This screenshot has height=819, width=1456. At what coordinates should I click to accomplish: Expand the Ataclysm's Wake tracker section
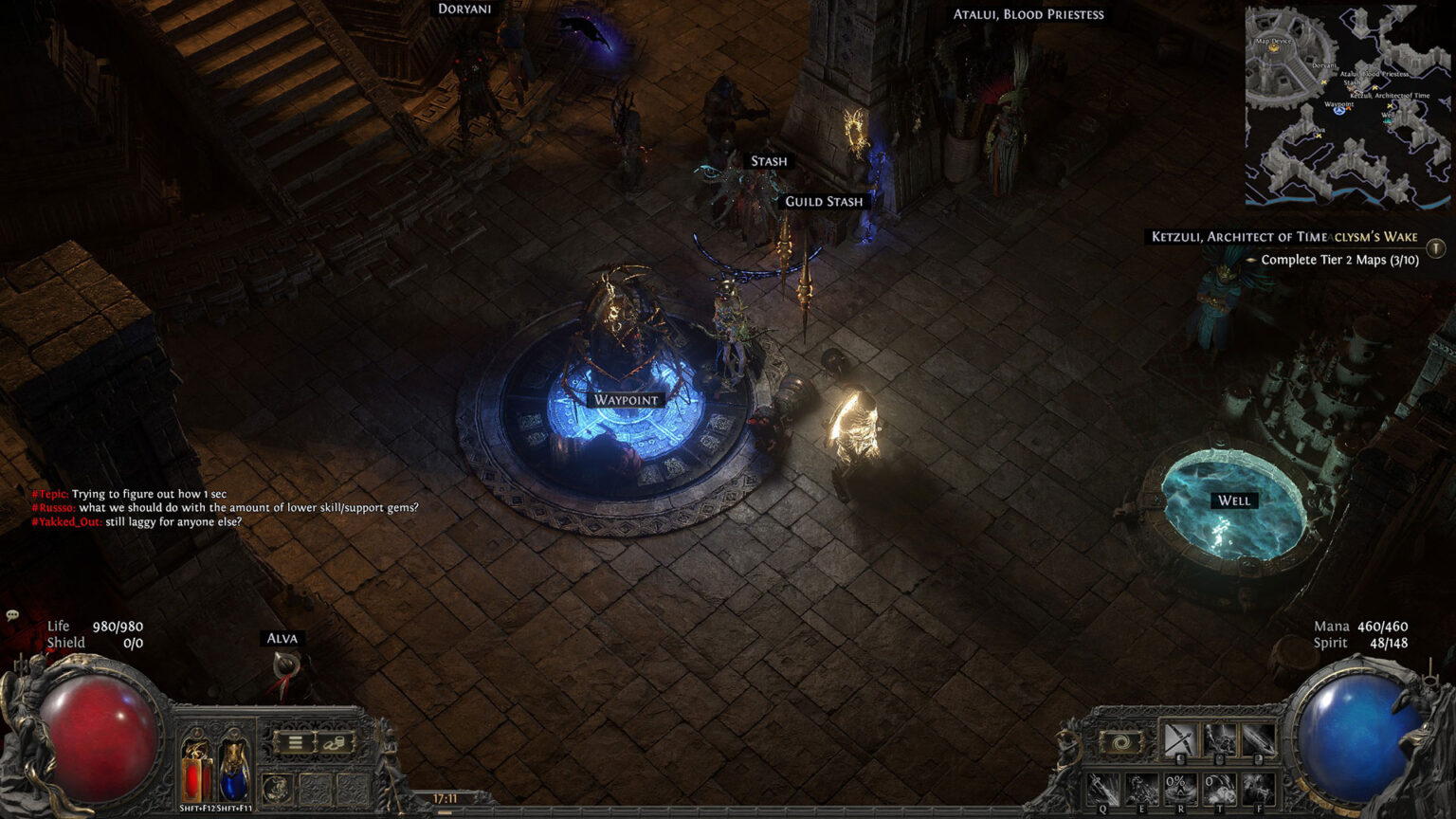pos(1373,236)
